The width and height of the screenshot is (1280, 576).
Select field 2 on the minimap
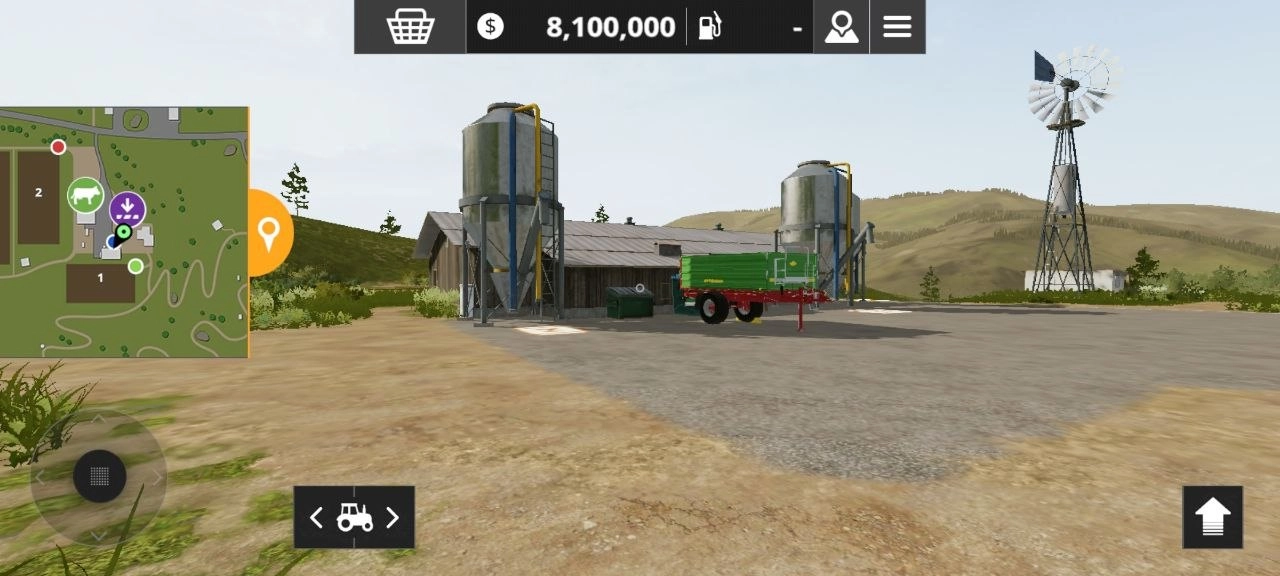[x=38, y=193]
